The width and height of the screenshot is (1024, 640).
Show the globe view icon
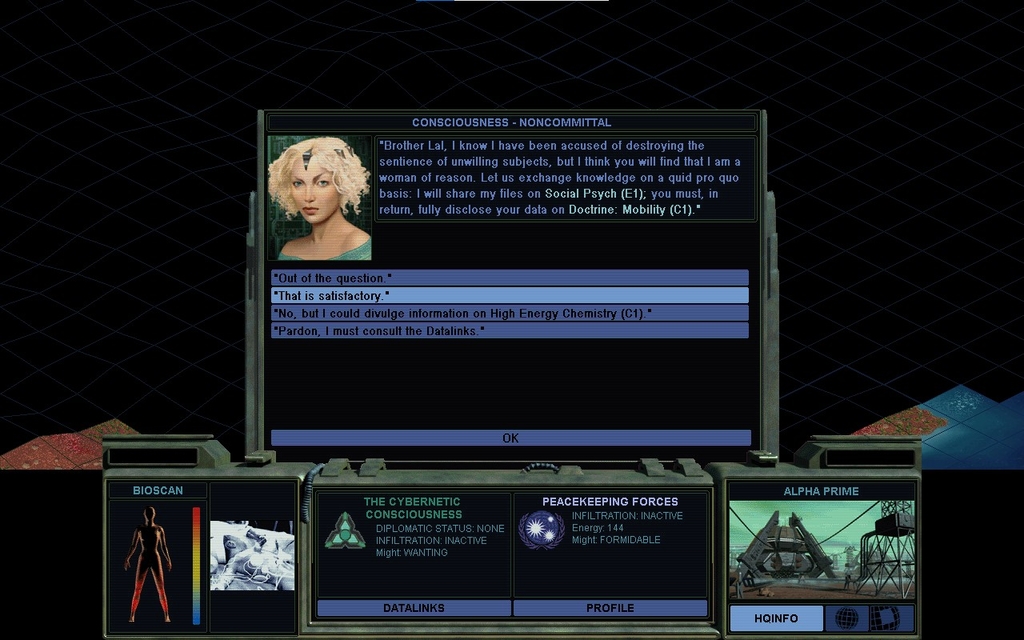tap(846, 618)
